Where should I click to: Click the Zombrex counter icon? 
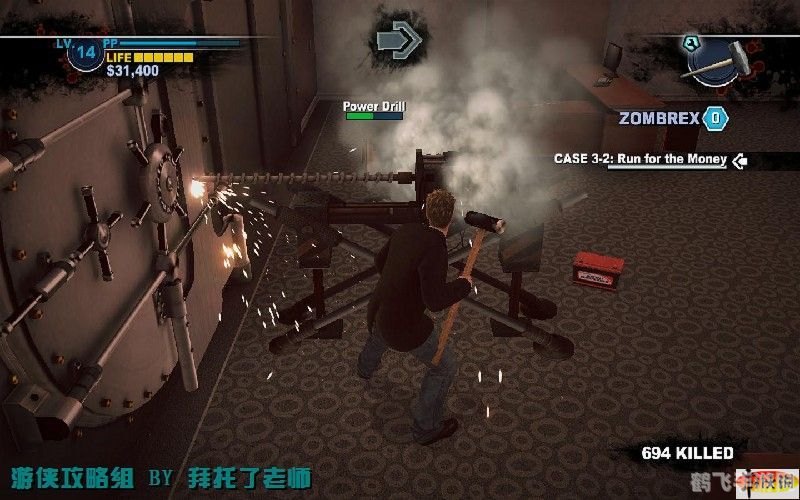tap(715, 118)
